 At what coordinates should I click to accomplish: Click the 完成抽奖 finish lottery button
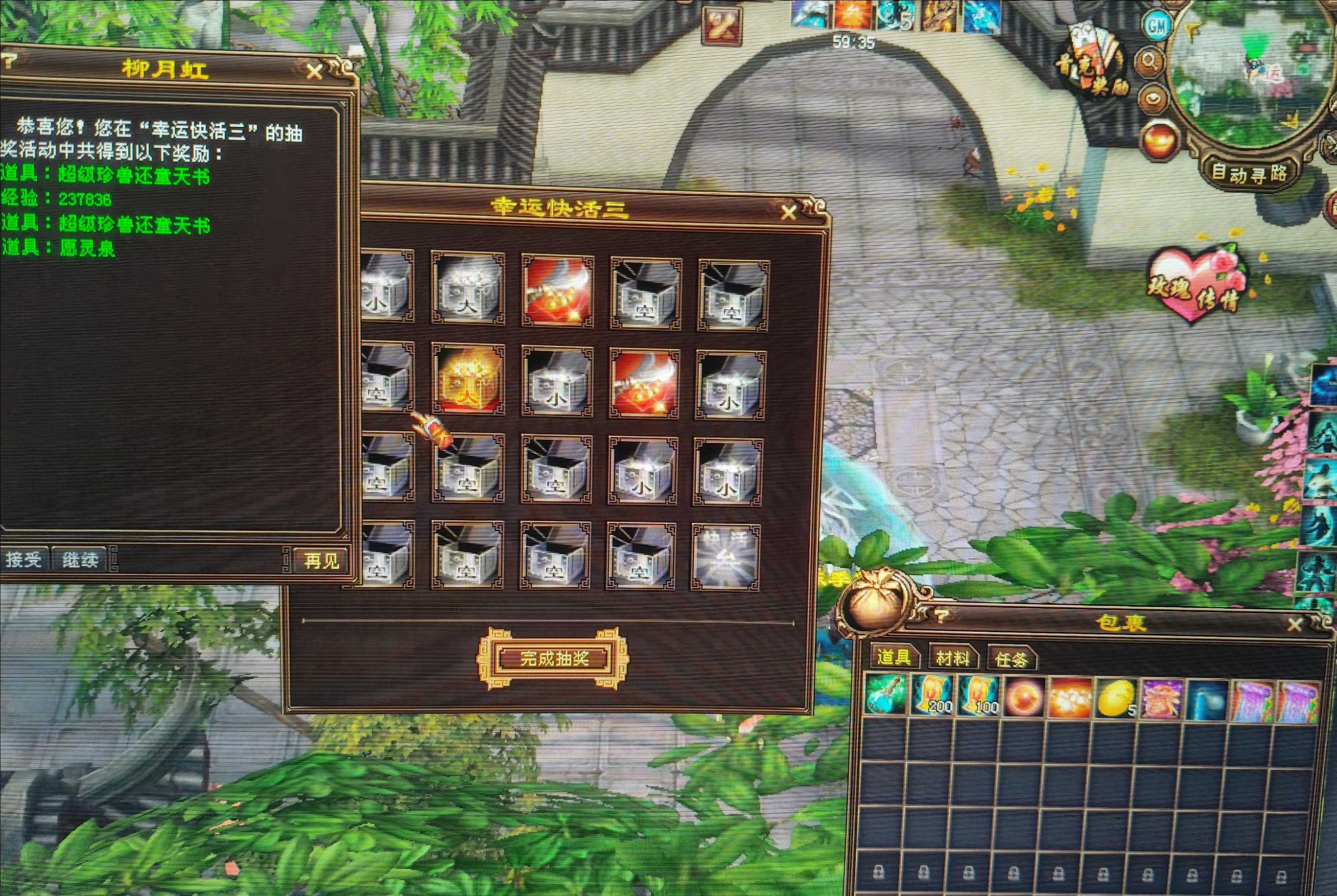coord(553,658)
